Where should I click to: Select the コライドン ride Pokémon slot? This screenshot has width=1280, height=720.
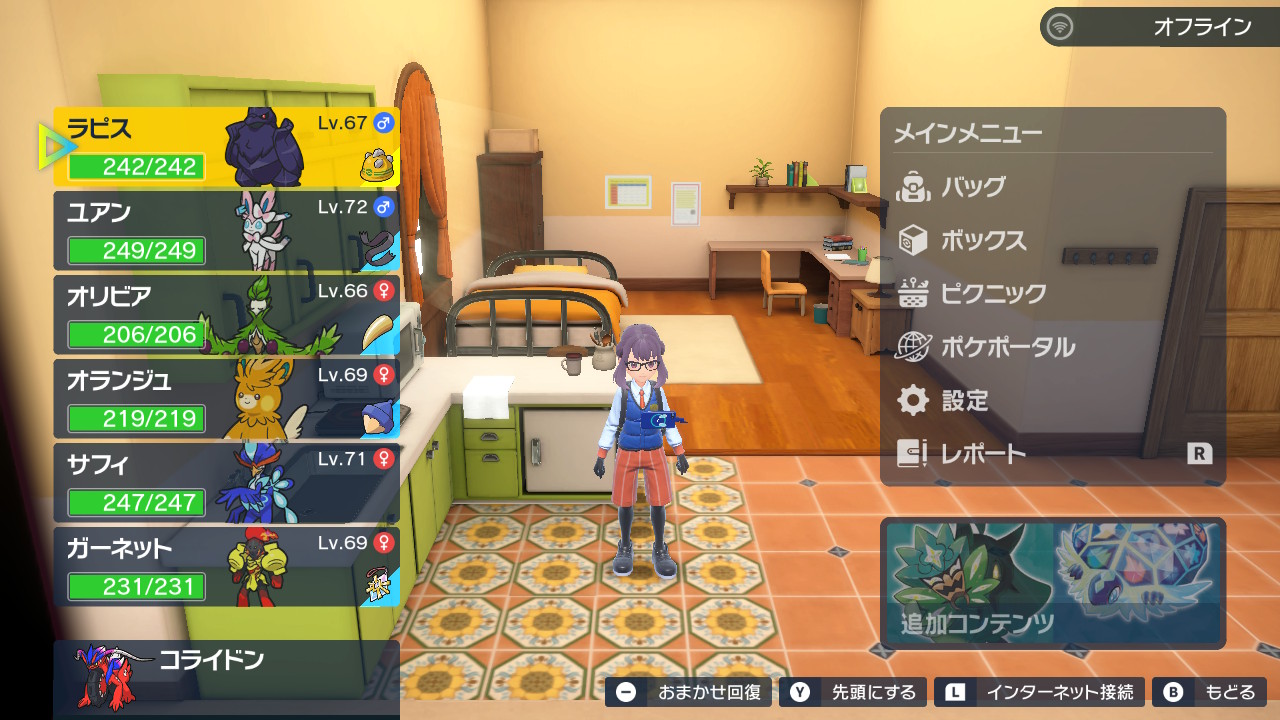[226, 678]
